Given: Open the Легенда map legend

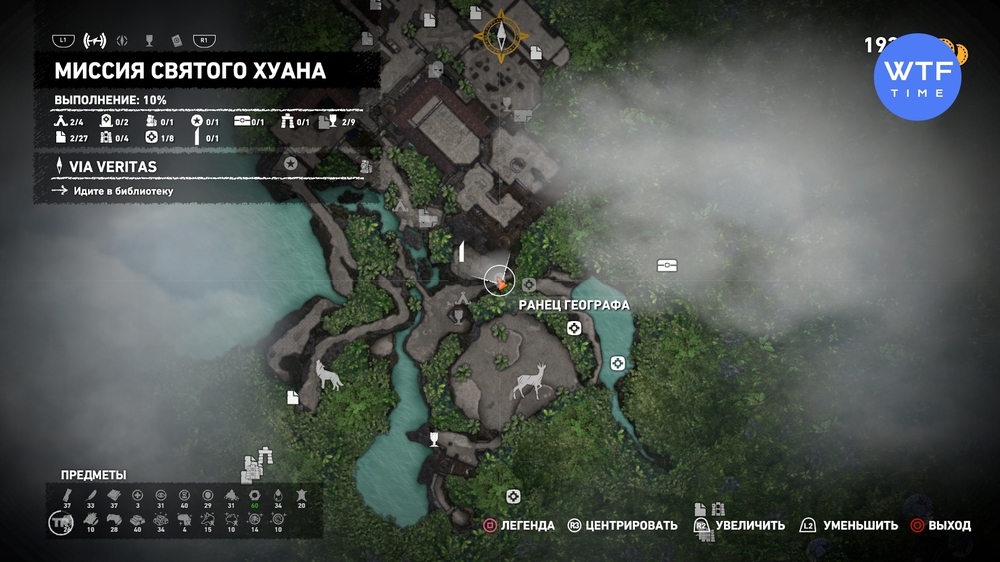Looking at the screenshot, I should (519, 525).
